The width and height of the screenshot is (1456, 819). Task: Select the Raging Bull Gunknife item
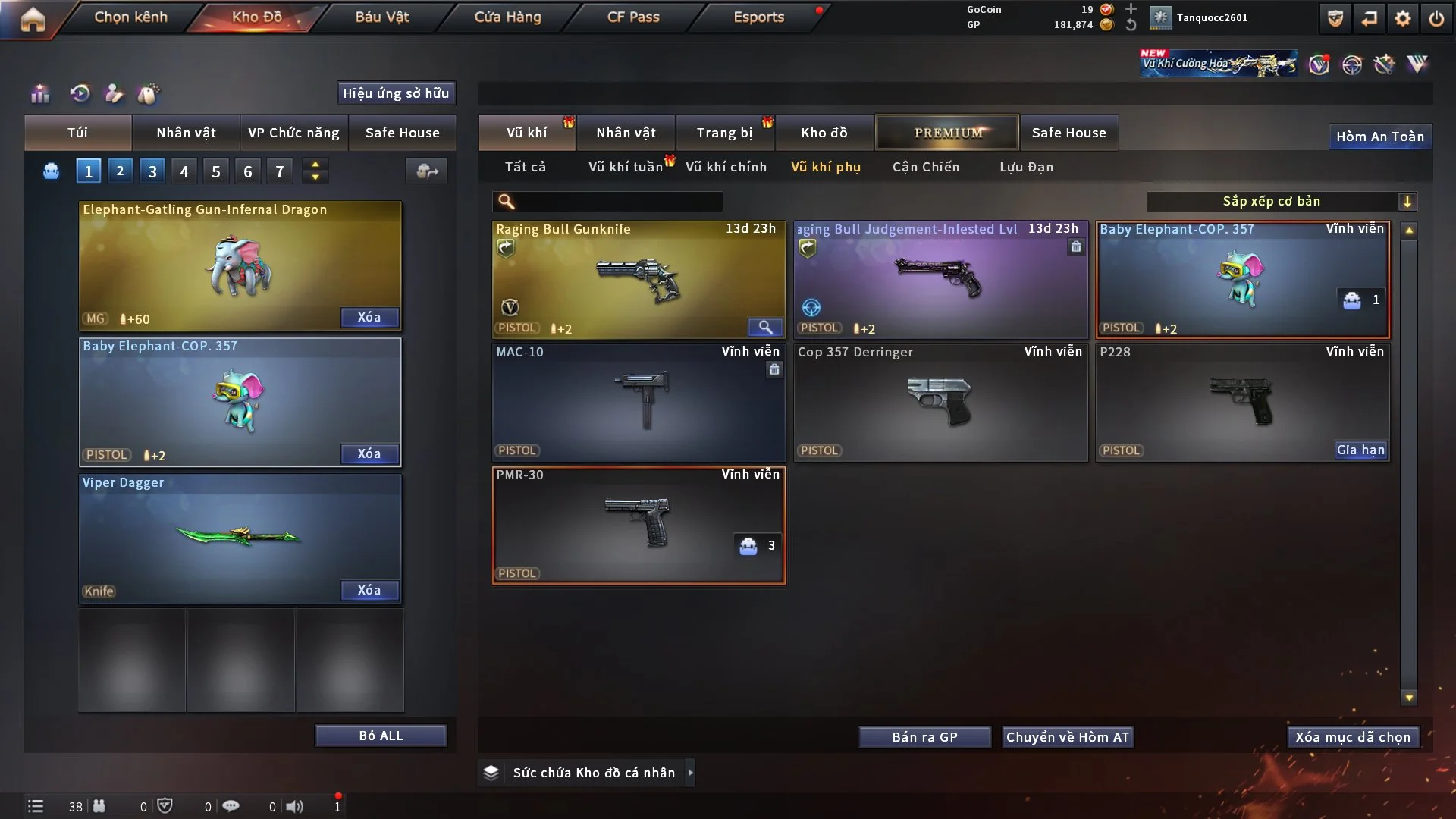[638, 279]
